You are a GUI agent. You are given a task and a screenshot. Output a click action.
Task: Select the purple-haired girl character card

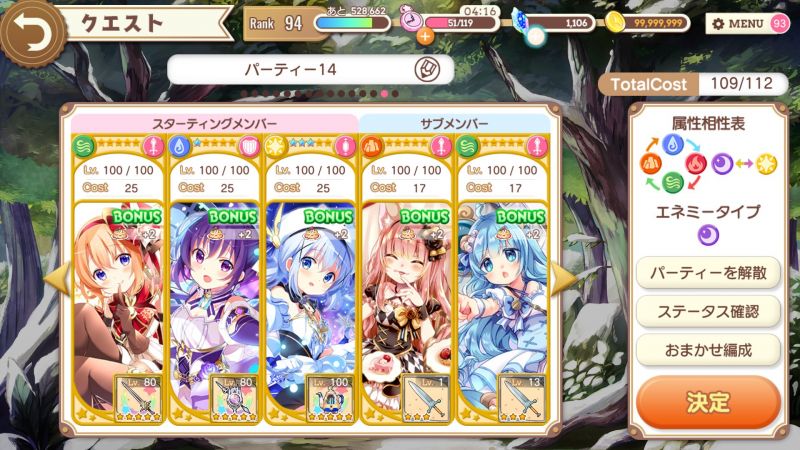coord(214,290)
